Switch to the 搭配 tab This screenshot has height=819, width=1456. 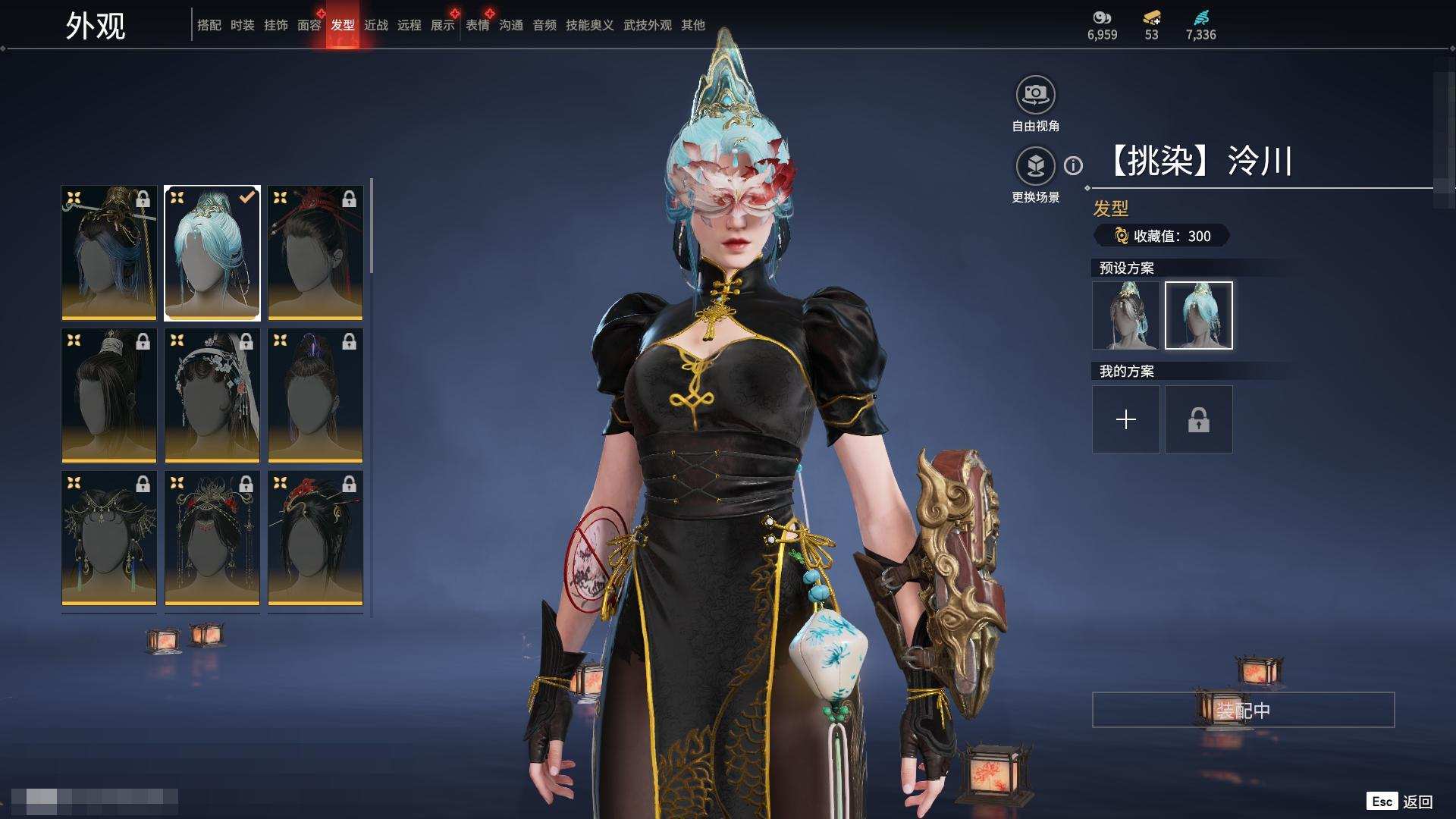(x=209, y=25)
